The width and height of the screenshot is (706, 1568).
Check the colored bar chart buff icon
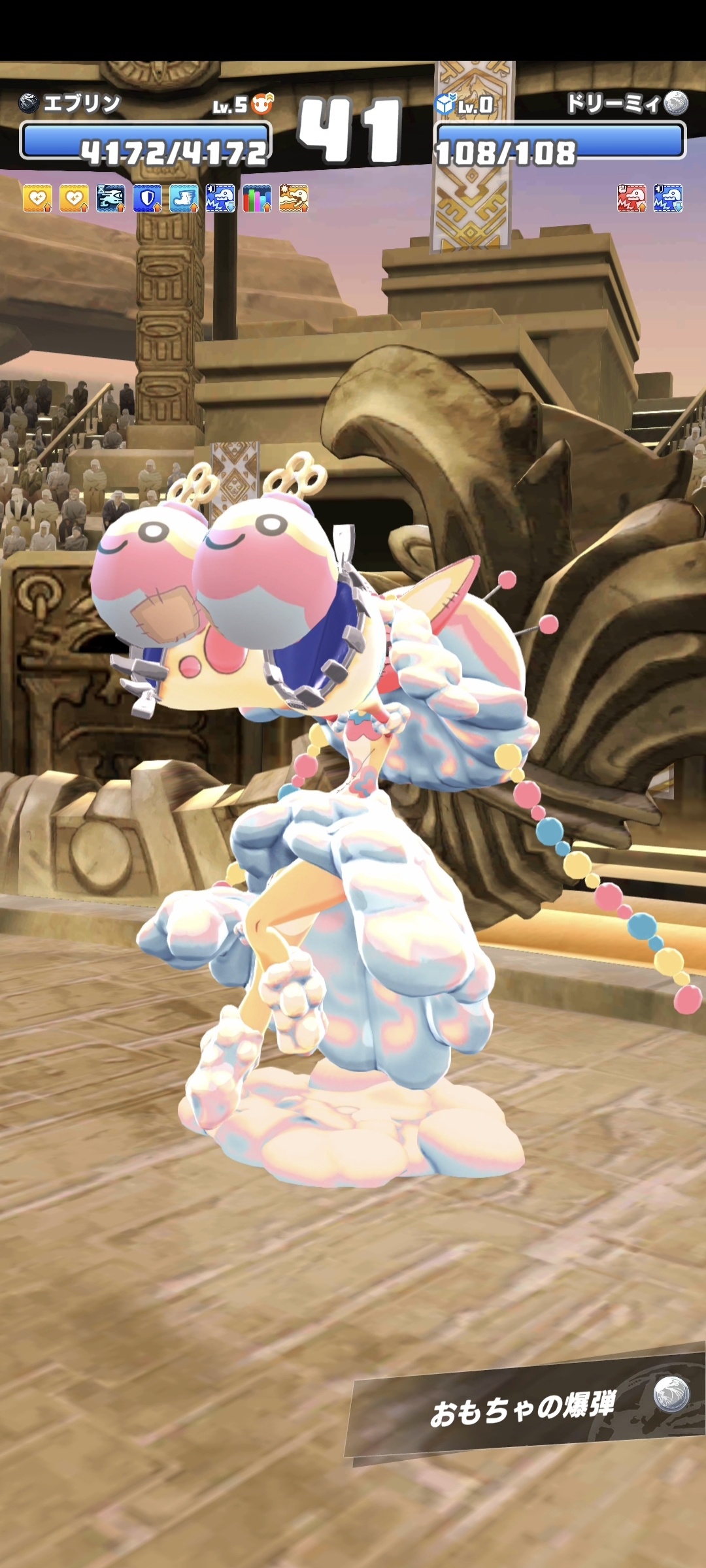[257, 198]
